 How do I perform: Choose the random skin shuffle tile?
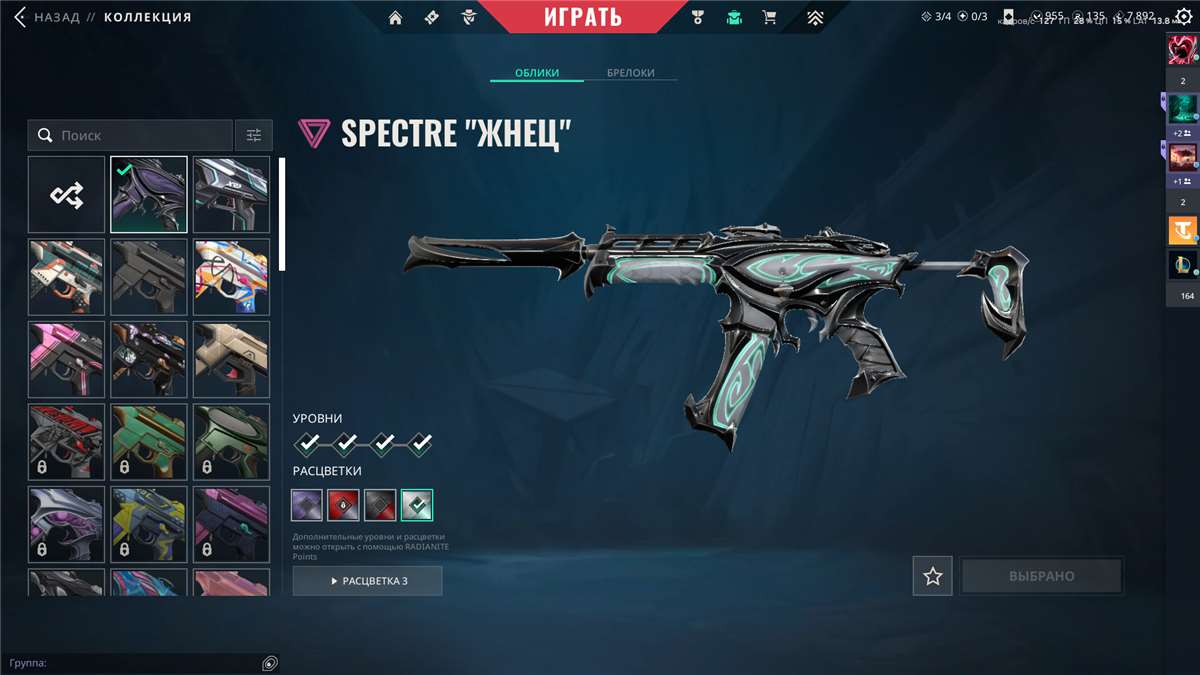click(66, 194)
